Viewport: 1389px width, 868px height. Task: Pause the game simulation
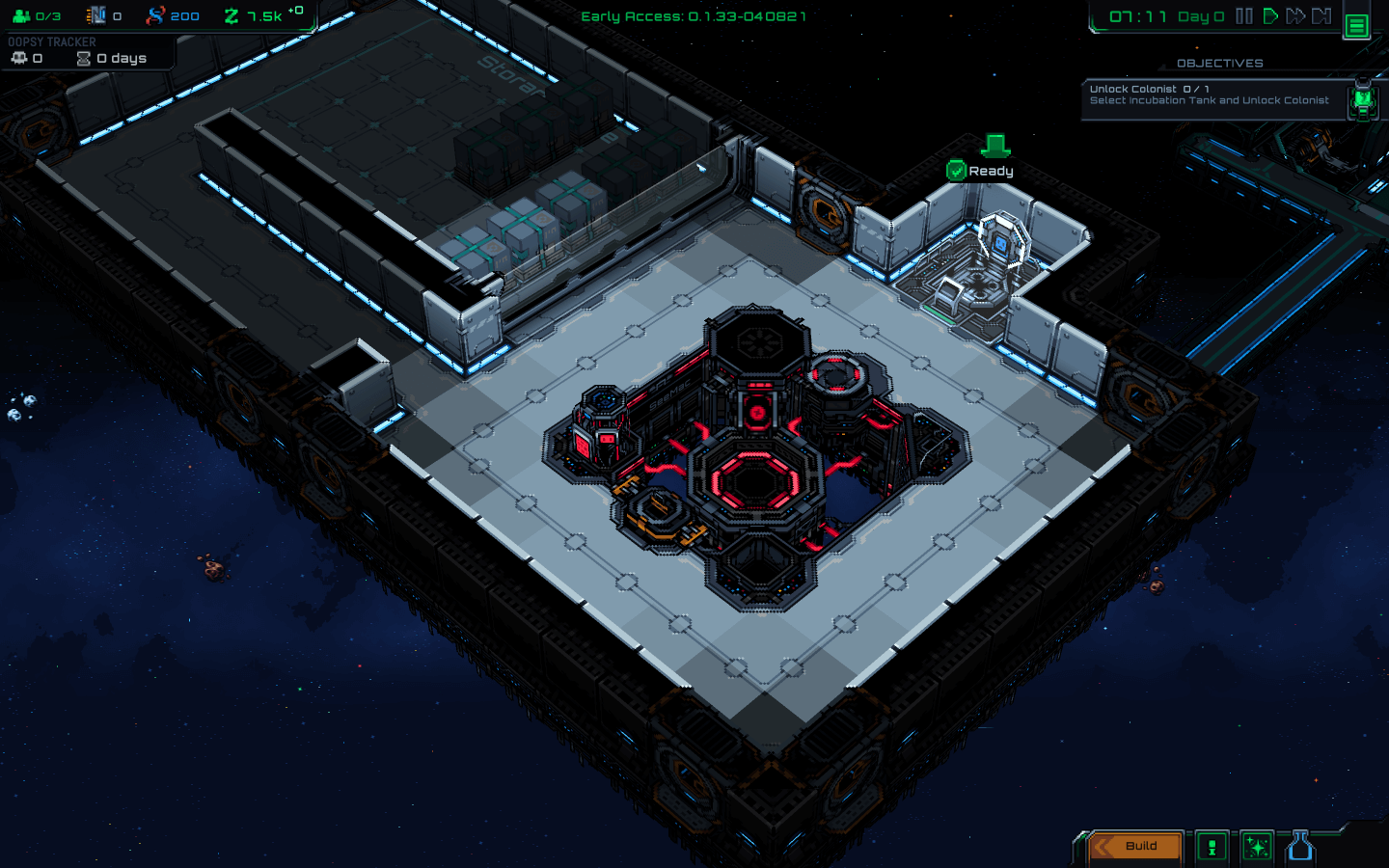[x=1244, y=16]
